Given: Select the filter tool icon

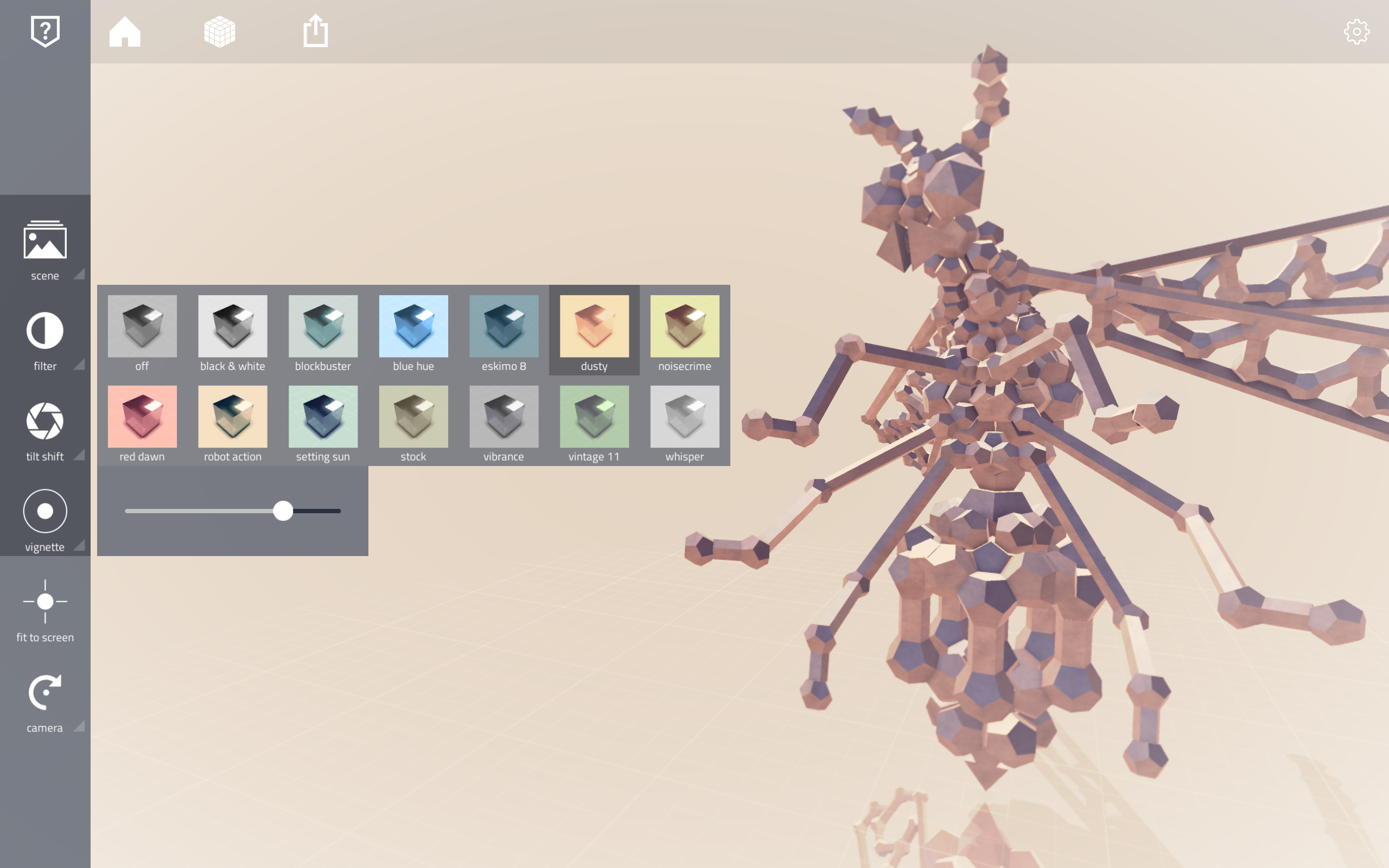Looking at the screenshot, I should point(45,335).
